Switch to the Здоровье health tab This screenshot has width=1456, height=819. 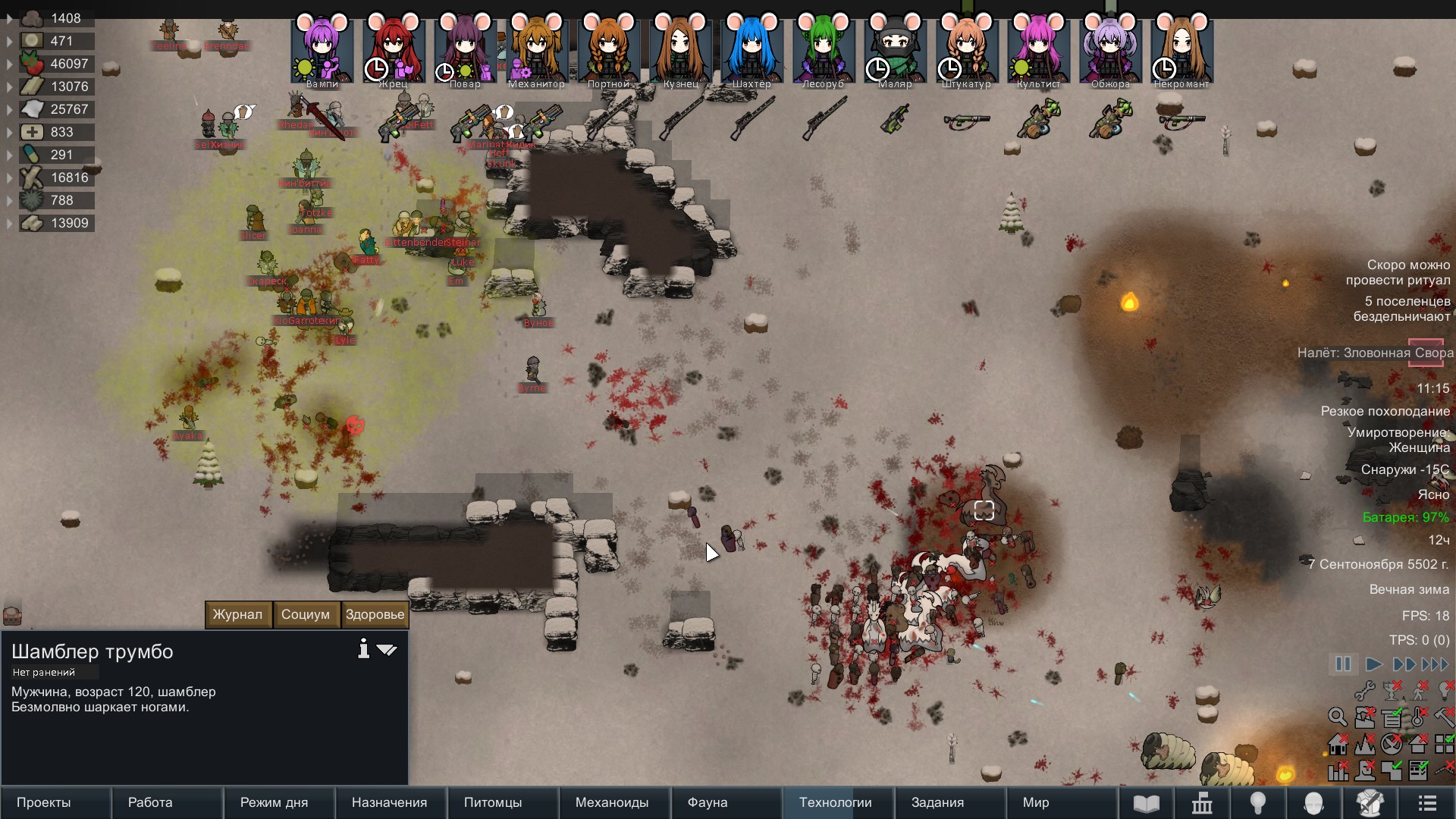(x=375, y=614)
